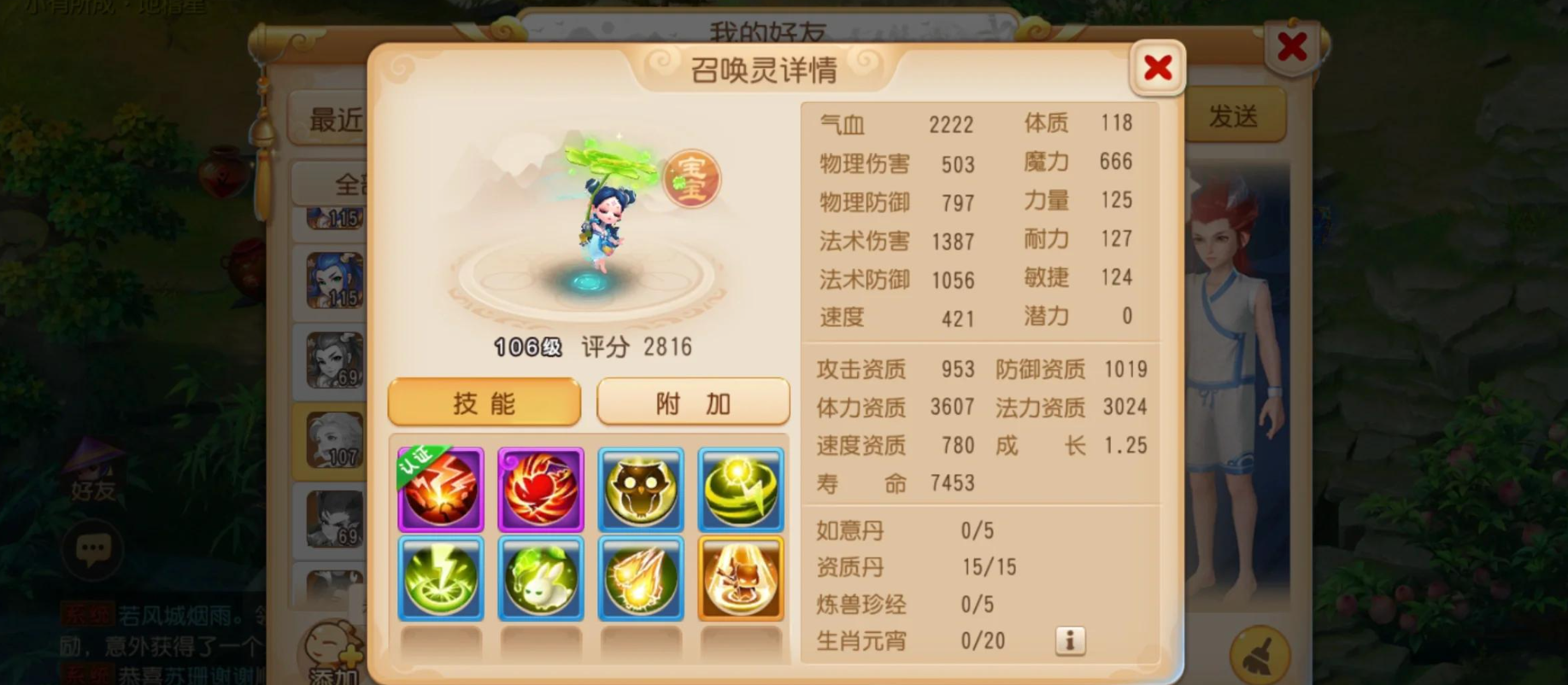Screen dimensions: 1568x685
Task: Click the lightning strike ring skill
Action: point(440,578)
